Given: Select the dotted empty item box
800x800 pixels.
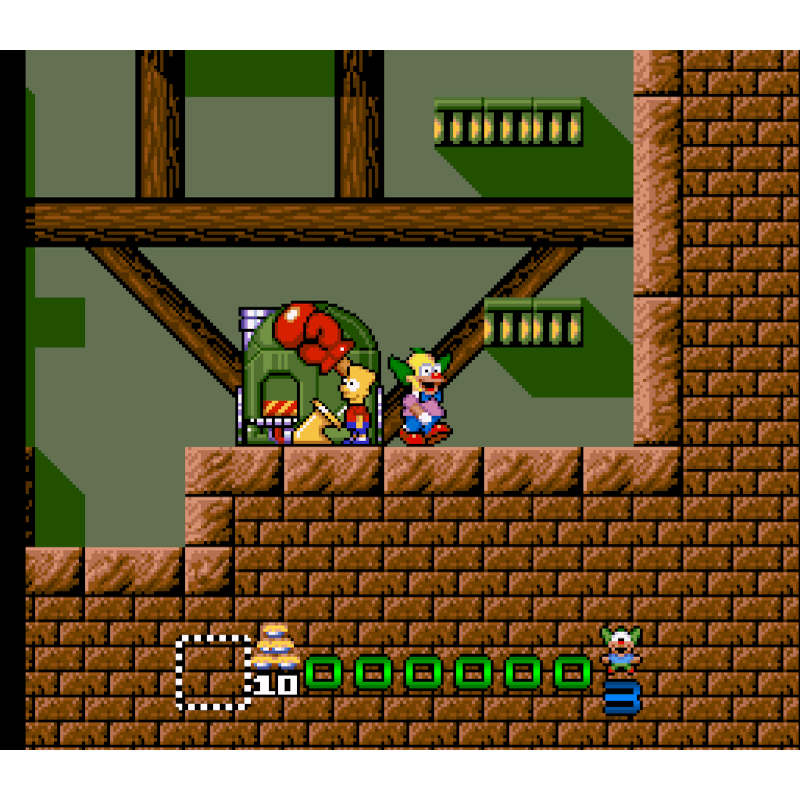Looking at the screenshot, I should coord(213,672).
